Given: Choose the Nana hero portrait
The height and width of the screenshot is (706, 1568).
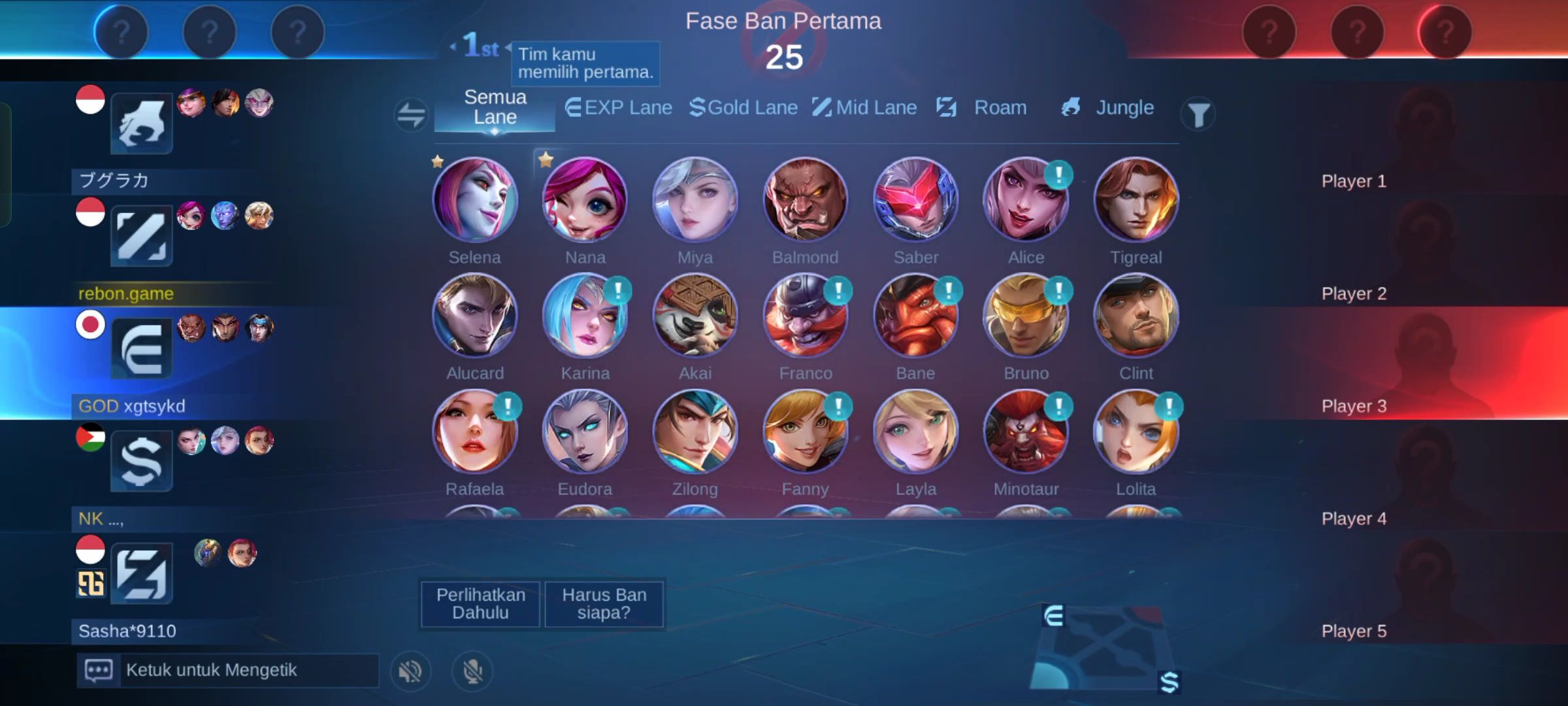Looking at the screenshot, I should (585, 200).
